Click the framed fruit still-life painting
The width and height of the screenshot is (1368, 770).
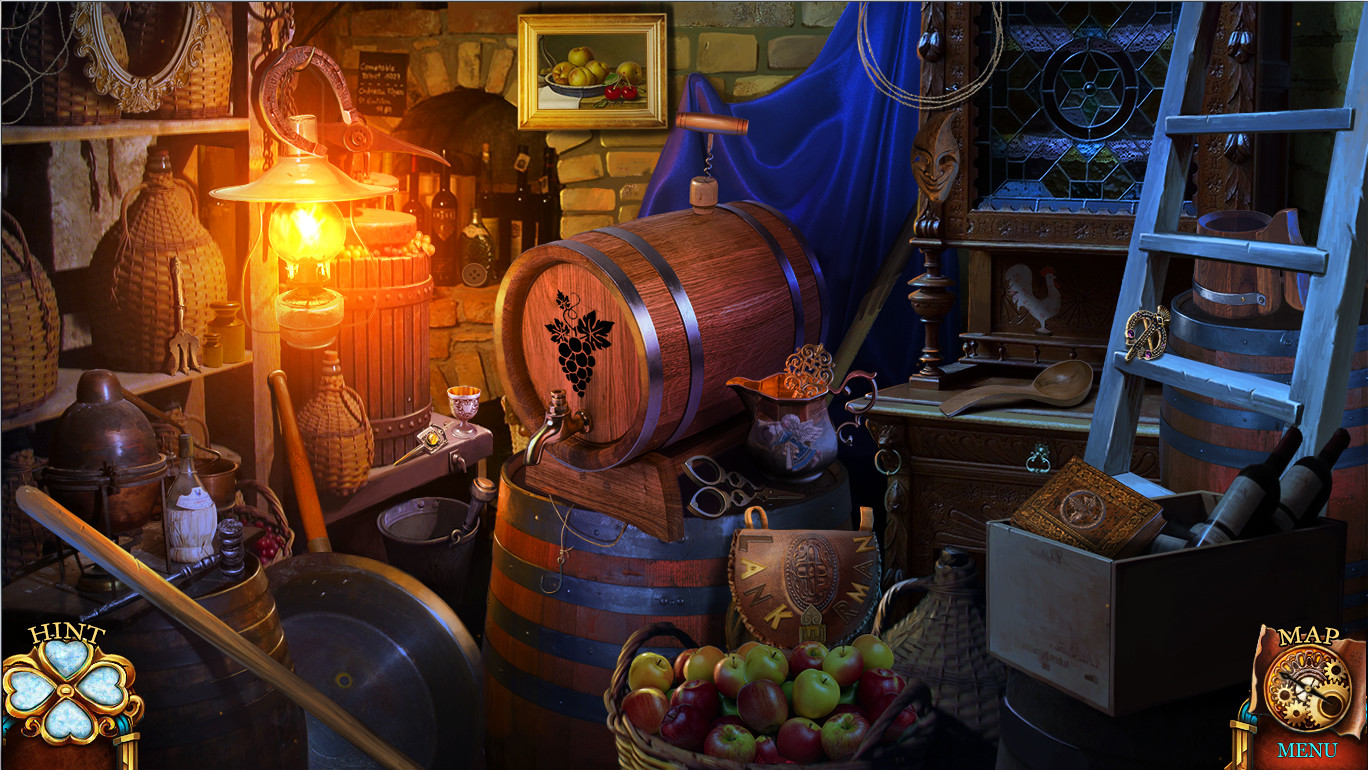click(592, 70)
